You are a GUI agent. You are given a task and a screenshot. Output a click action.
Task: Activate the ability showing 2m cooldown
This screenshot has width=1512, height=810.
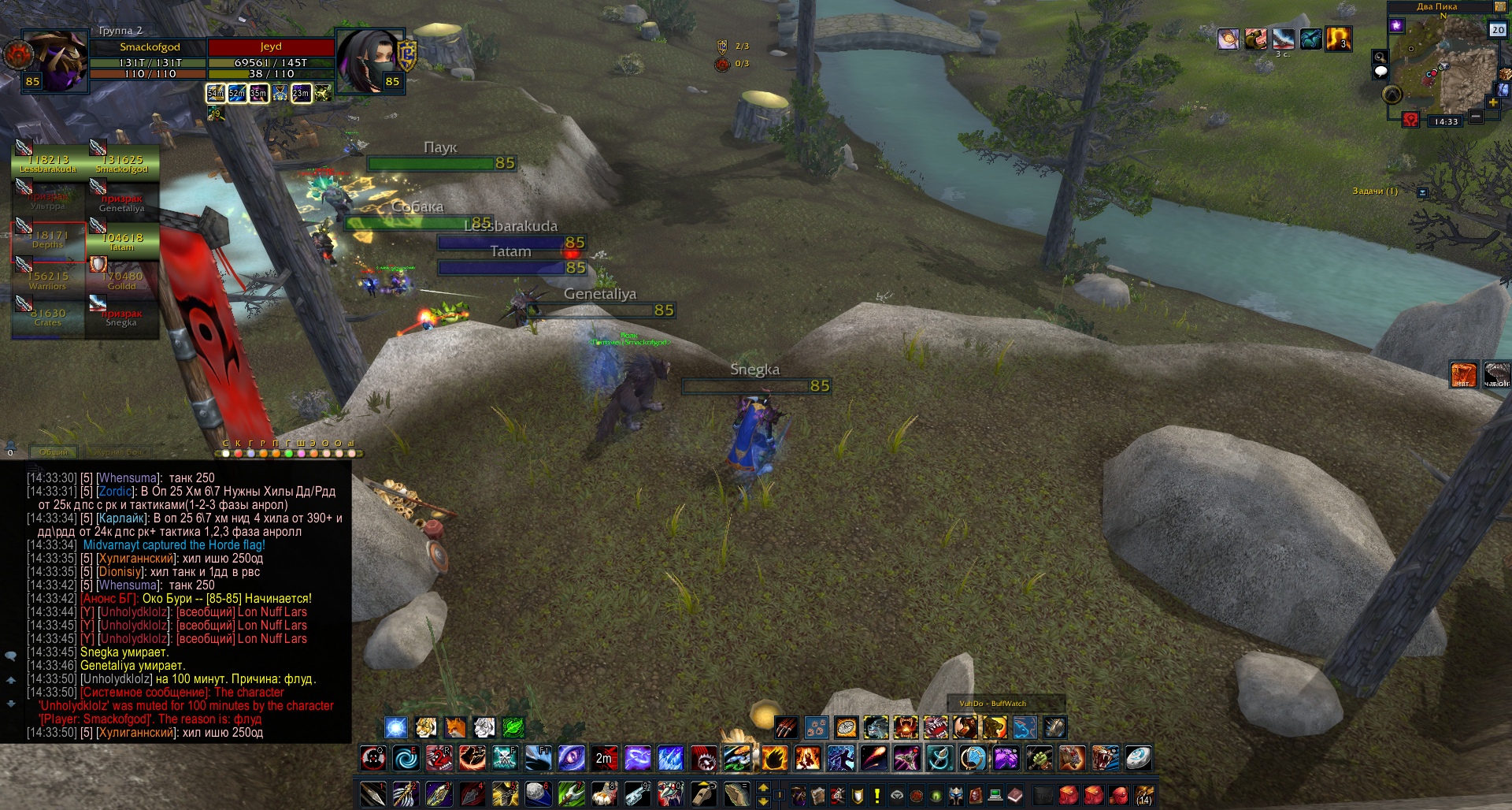pyautogui.click(x=604, y=758)
